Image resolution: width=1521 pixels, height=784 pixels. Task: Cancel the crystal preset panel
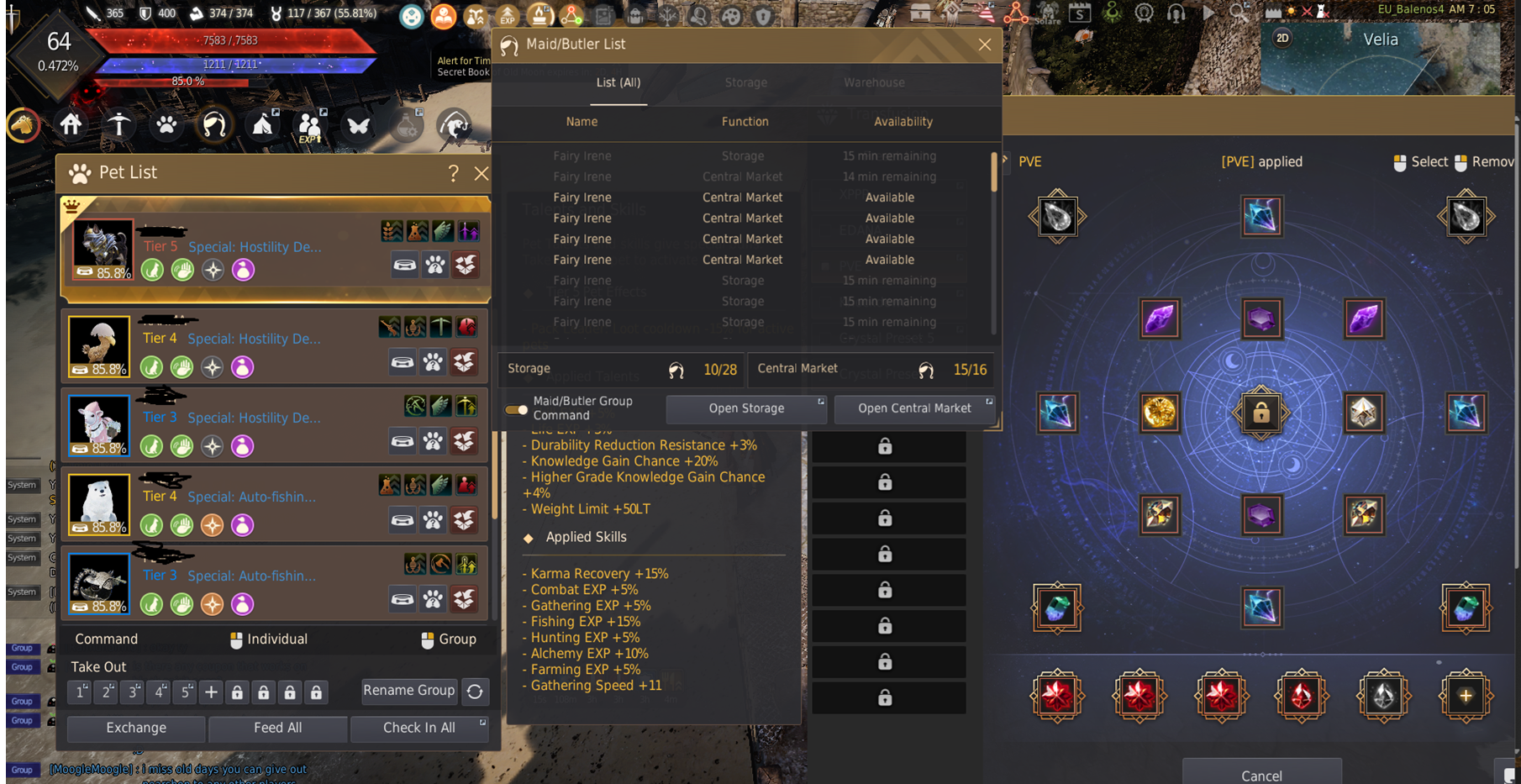pos(1260,775)
